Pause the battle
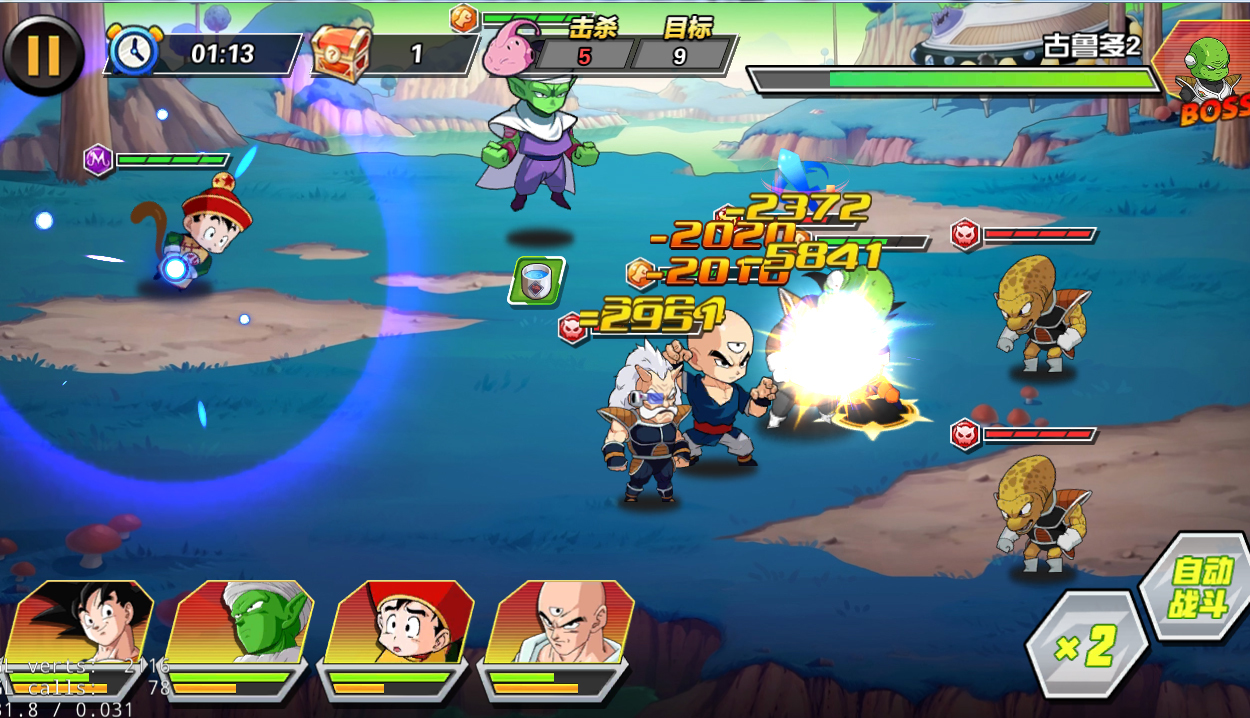The image size is (1250, 718). point(42,54)
